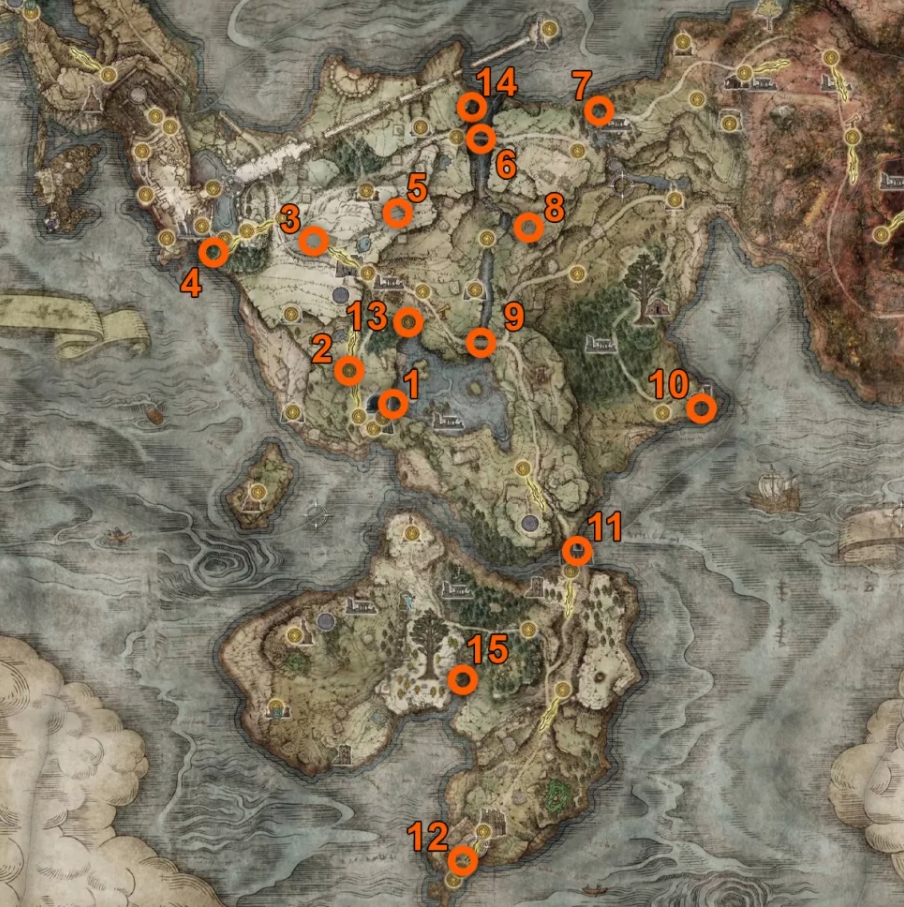Click map marker number 10

tap(702, 408)
